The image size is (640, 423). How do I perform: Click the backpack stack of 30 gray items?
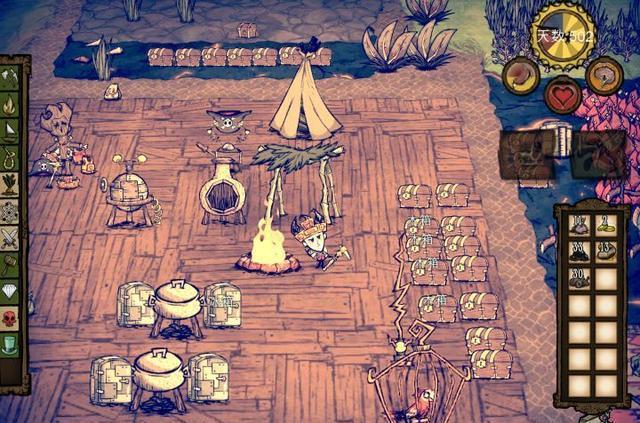pyautogui.click(x=579, y=279)
